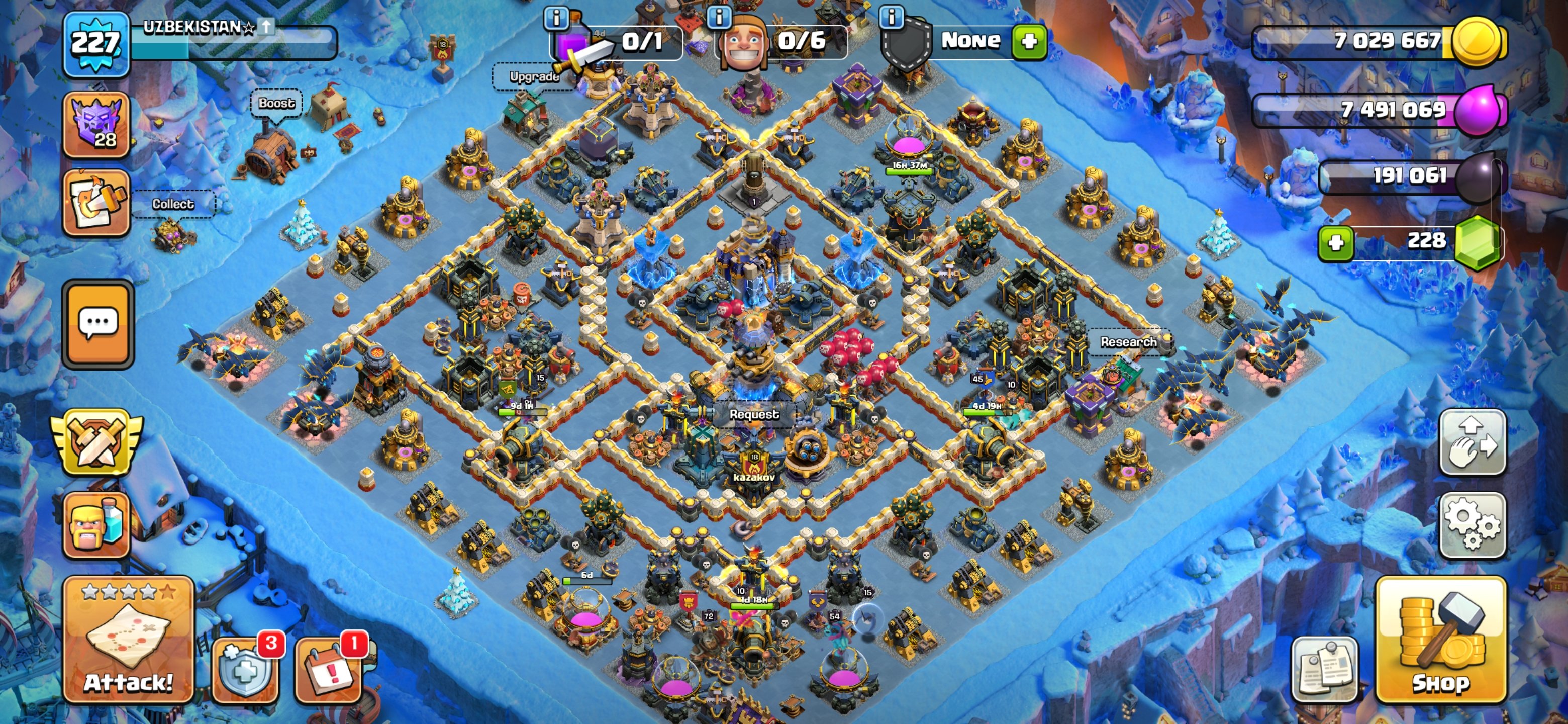Open the crossed swords clan war button

click(96, 441)
